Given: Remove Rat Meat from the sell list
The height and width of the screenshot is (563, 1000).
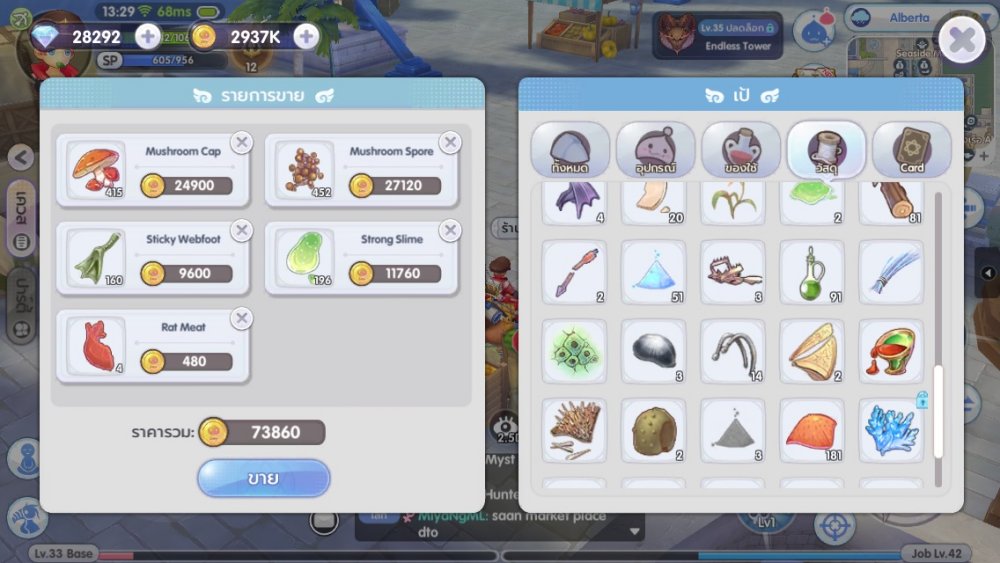Looking at the screenshot, I should [241, 319].
